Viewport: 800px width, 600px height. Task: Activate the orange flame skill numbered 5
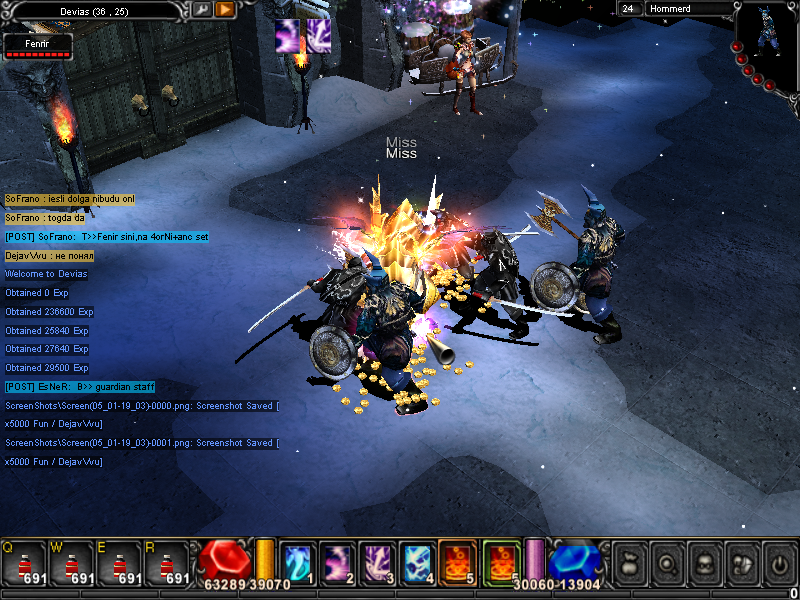[x=458, y=562]
